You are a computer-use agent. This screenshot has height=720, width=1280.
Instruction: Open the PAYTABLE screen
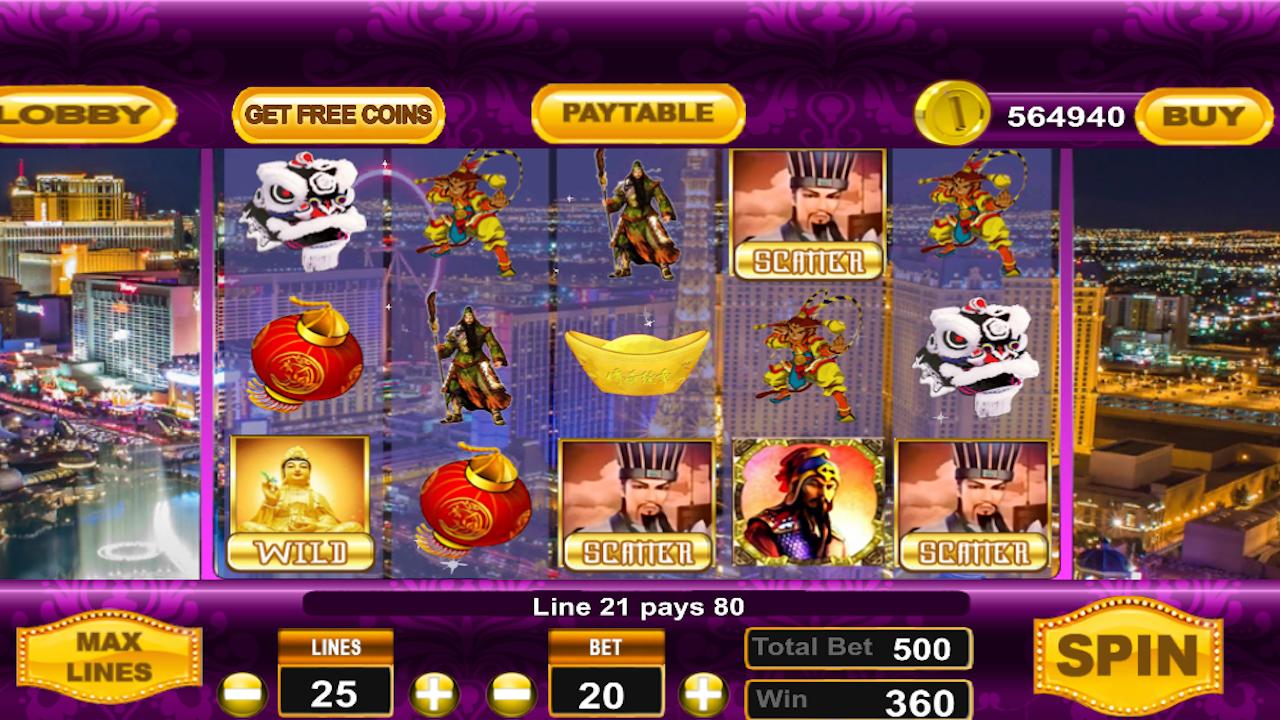pyautogui.click(x=640, y=114)
